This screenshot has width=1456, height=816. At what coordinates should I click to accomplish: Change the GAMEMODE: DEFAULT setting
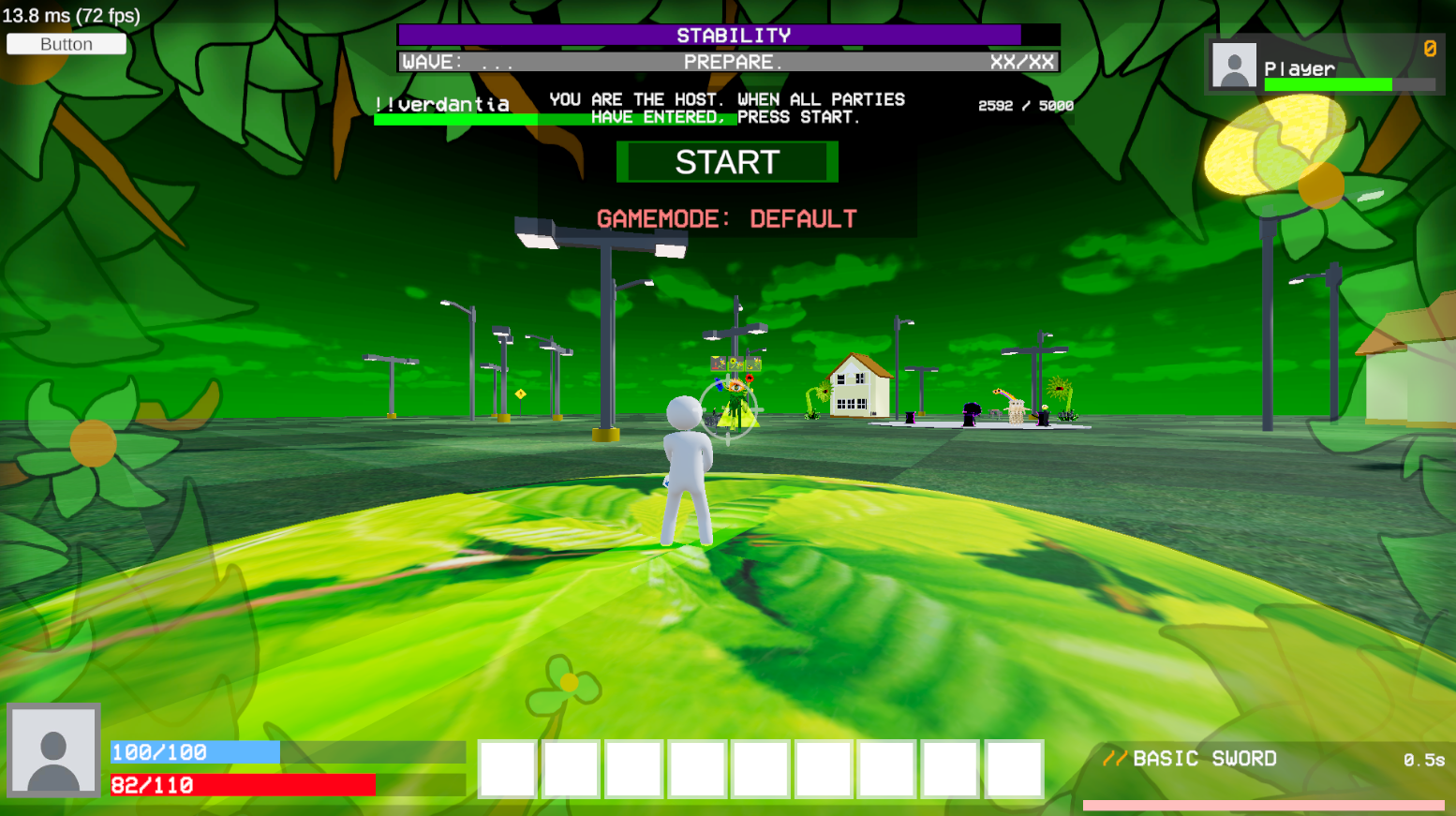click(727, 219)
